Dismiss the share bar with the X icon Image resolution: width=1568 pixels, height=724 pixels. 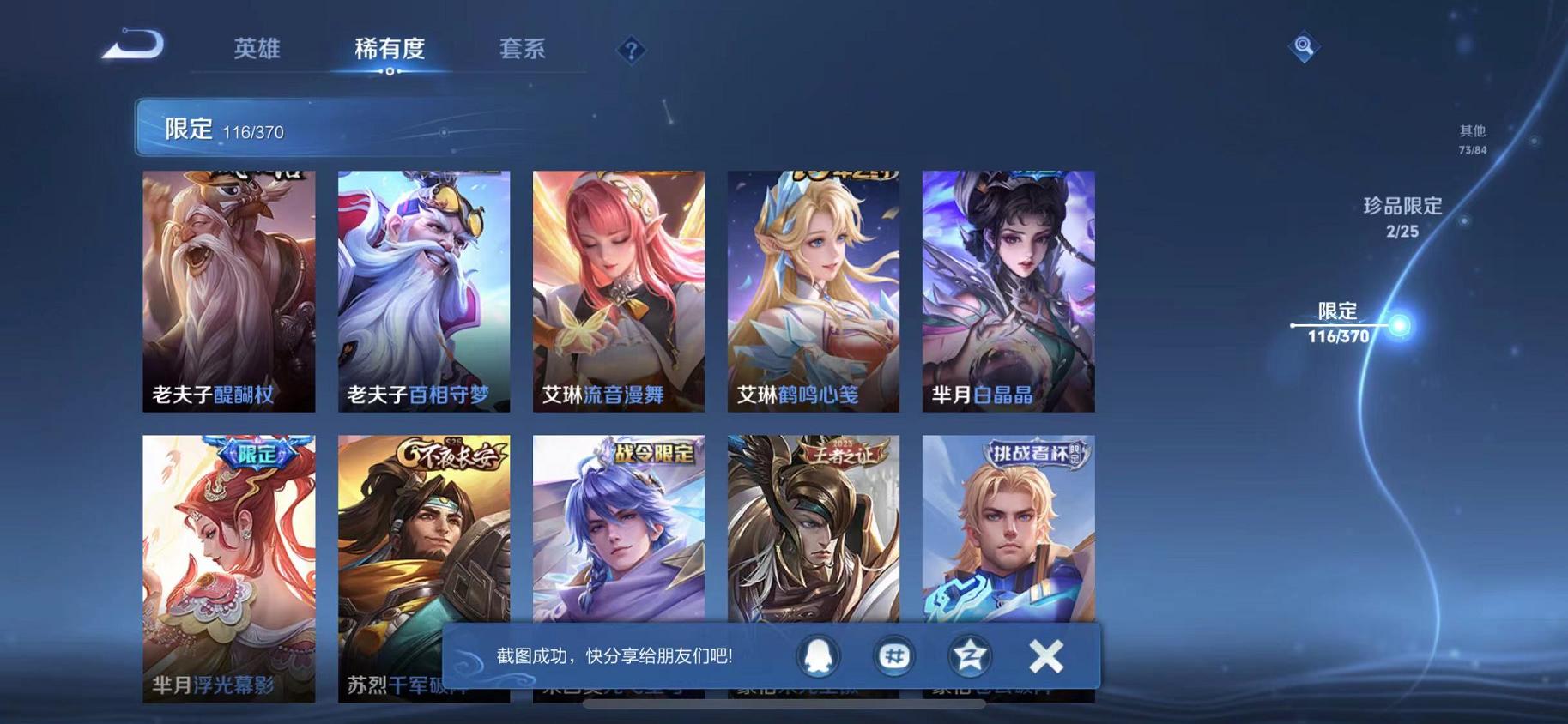1046,655
